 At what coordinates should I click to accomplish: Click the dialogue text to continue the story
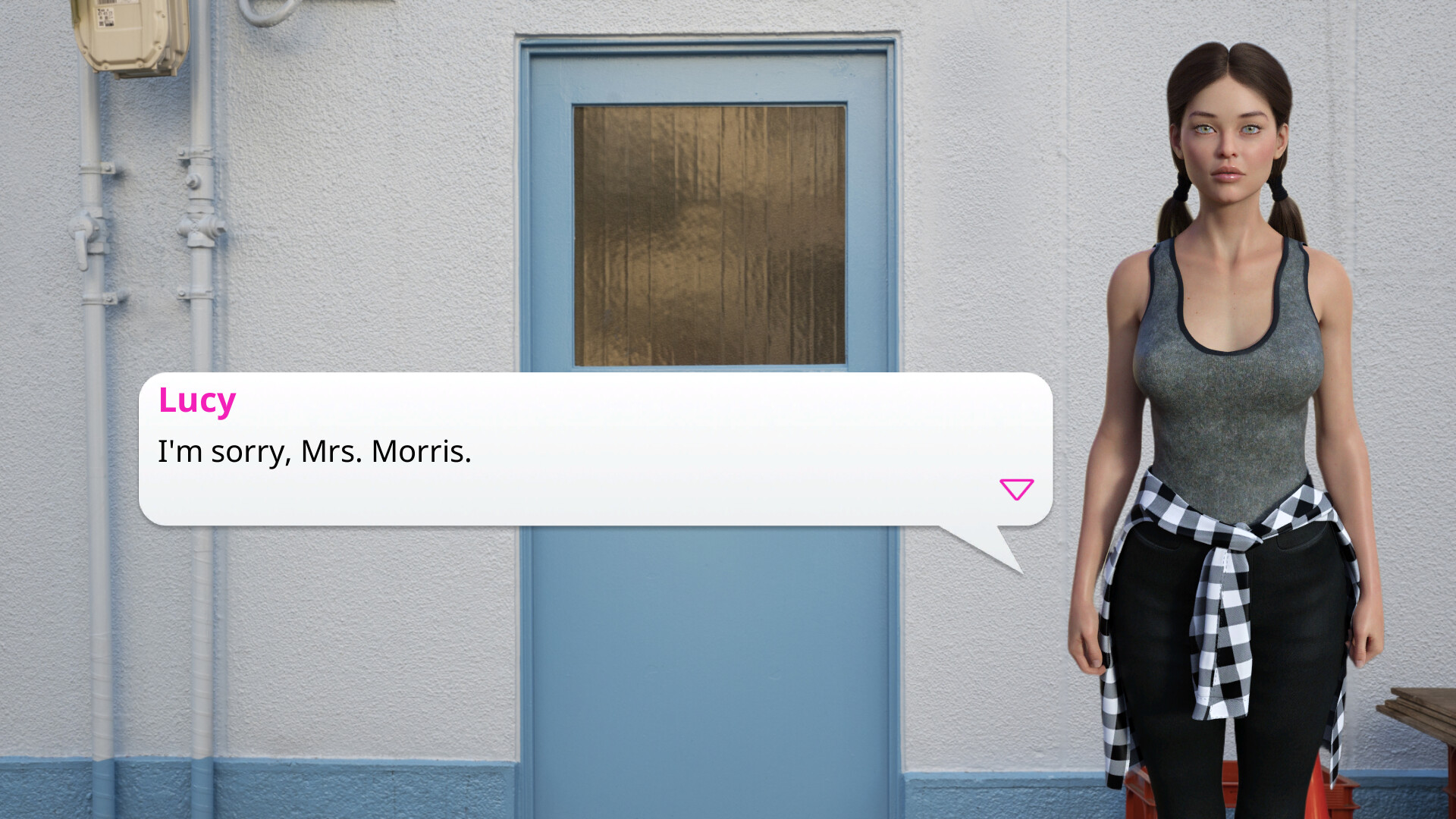314,453
